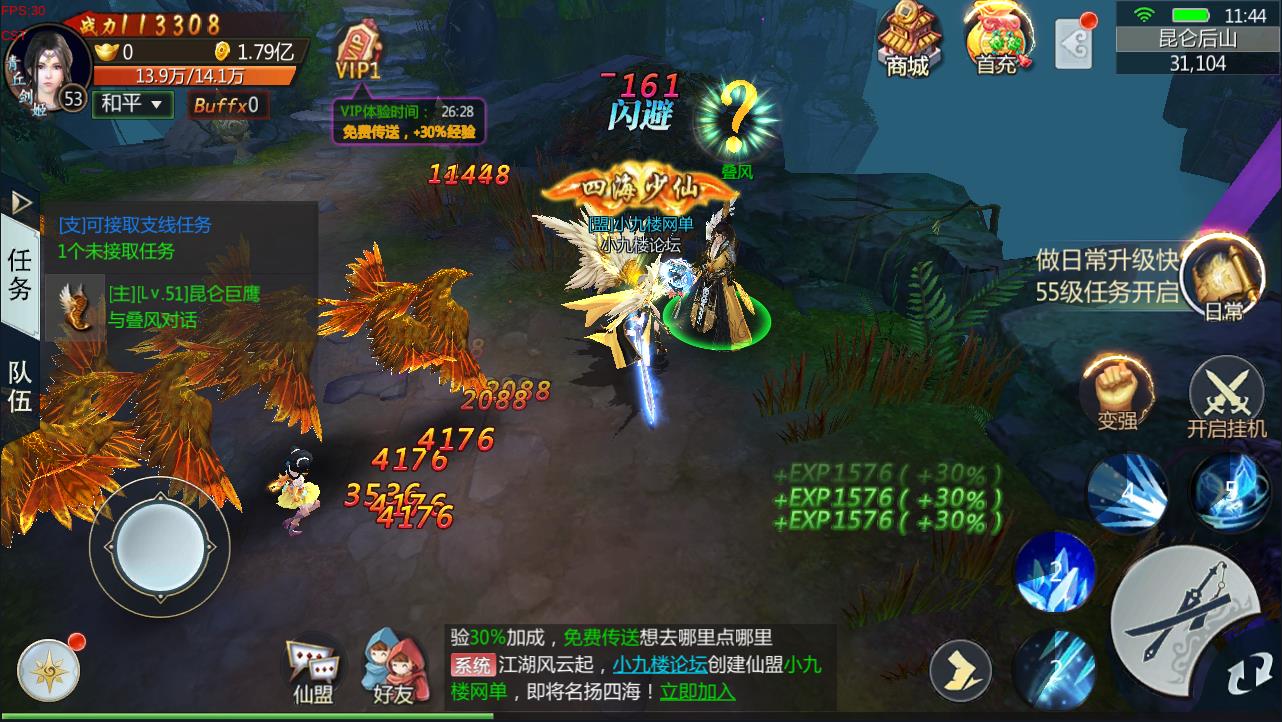Tap the compass icon in bottom-left corner

pos(47,668)
